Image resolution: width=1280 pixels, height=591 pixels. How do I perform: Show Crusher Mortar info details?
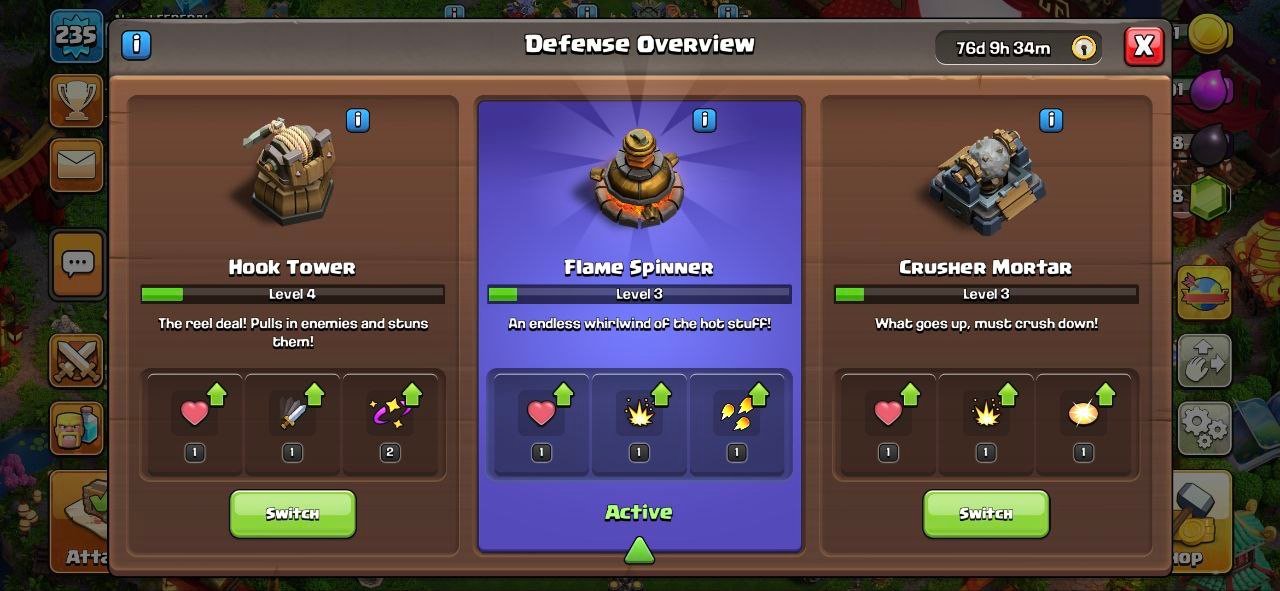click(x=1051, y=121)
